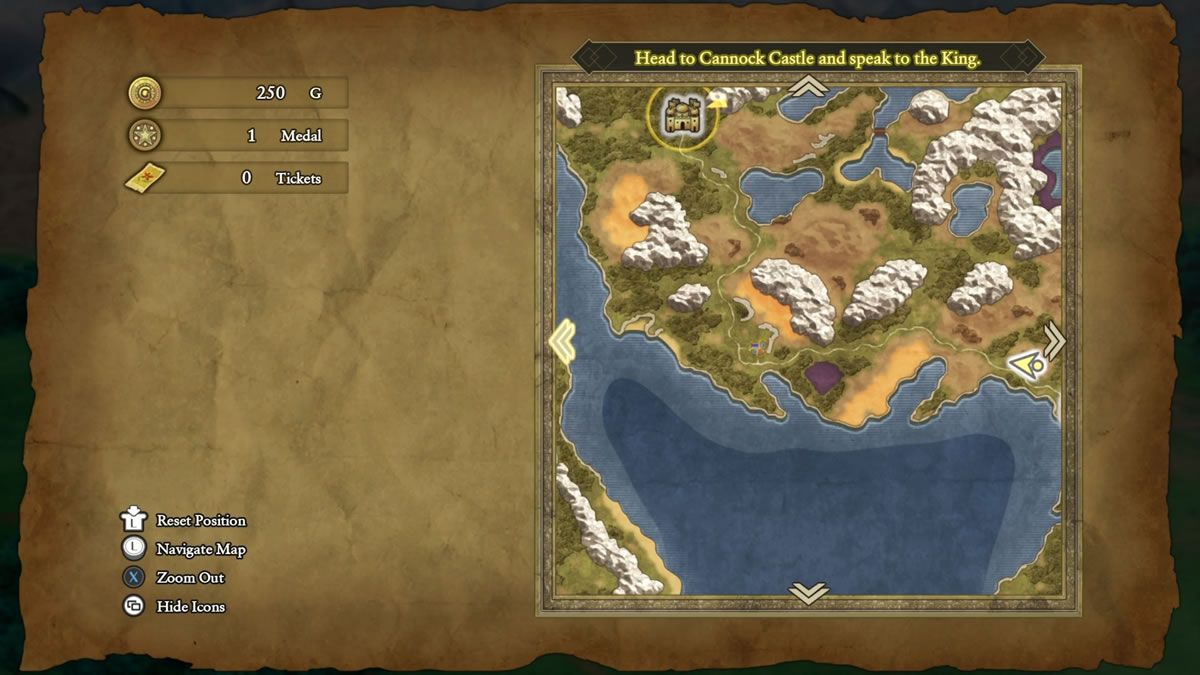
Task: Select the Zoom Out option
Action: click(190, 577)
